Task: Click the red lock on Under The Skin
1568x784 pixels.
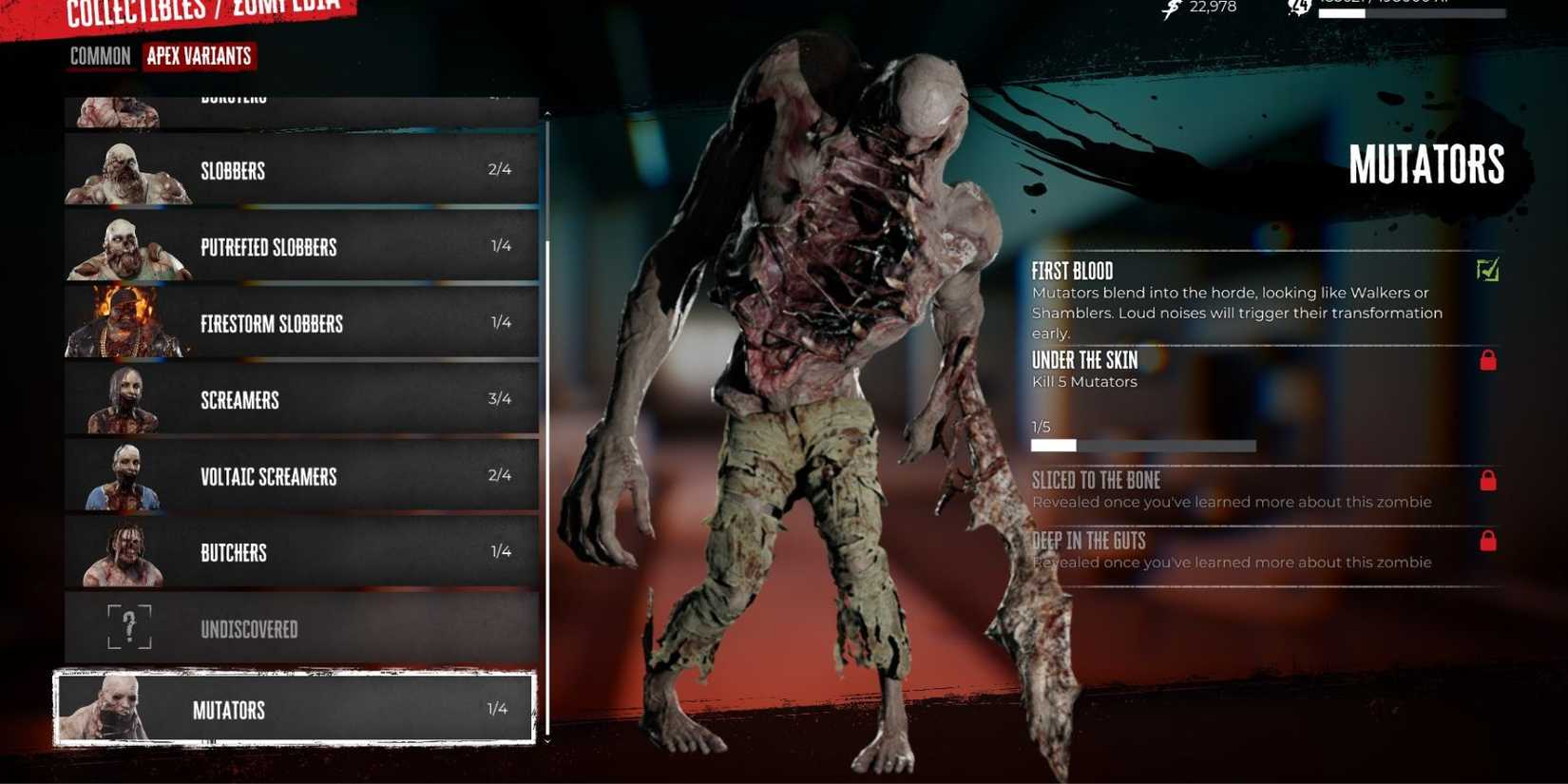Action: (1487, 360)
